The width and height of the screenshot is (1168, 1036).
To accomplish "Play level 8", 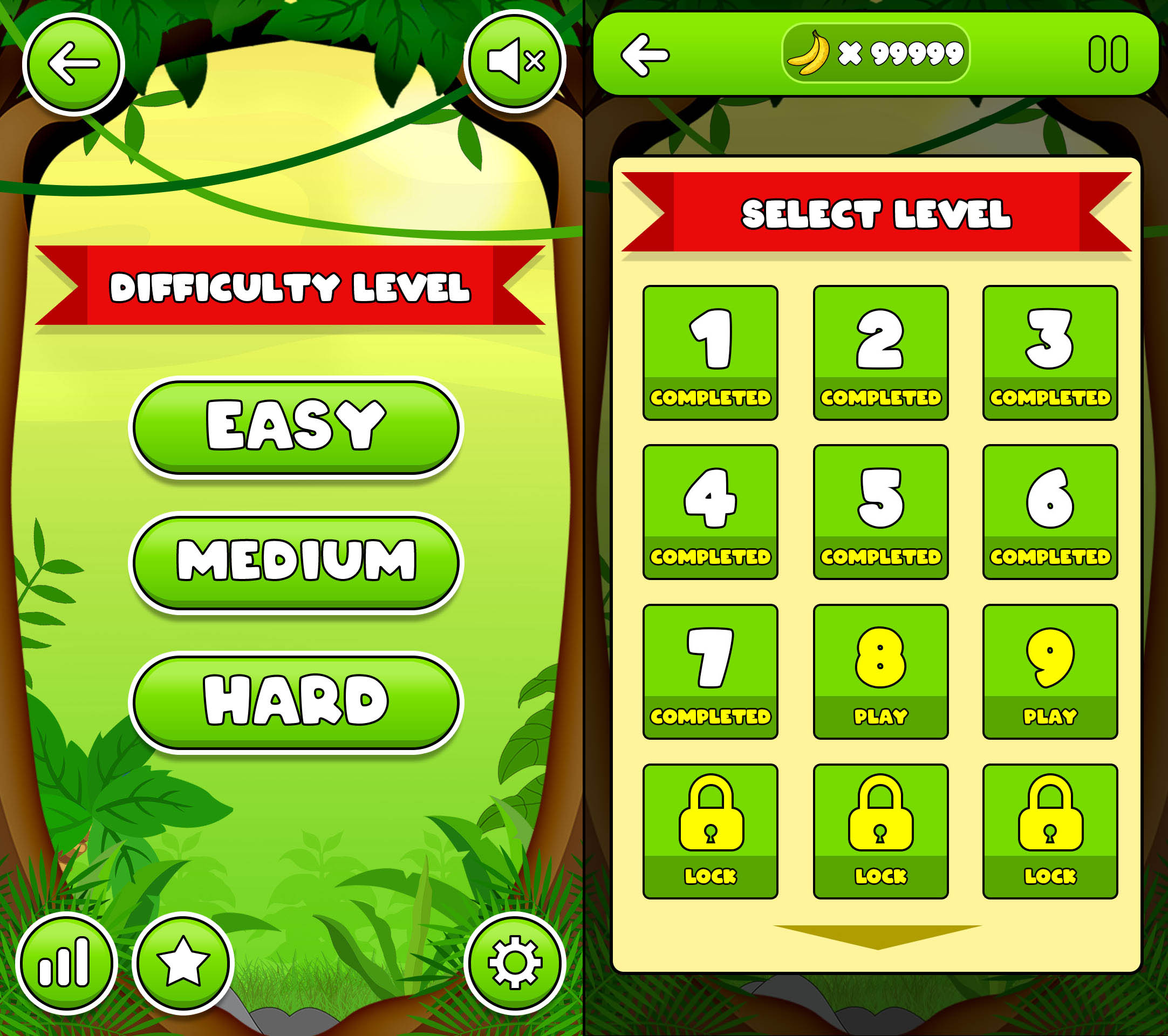I will (880, 671).
